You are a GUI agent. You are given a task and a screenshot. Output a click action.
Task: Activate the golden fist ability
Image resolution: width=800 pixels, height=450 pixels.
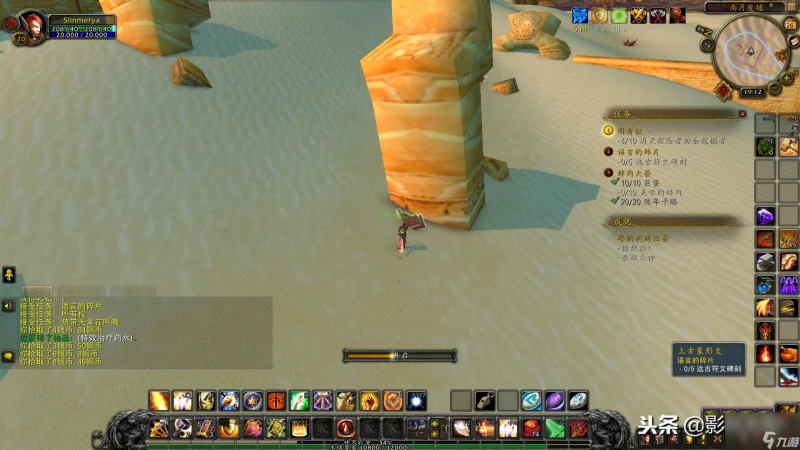369,401
